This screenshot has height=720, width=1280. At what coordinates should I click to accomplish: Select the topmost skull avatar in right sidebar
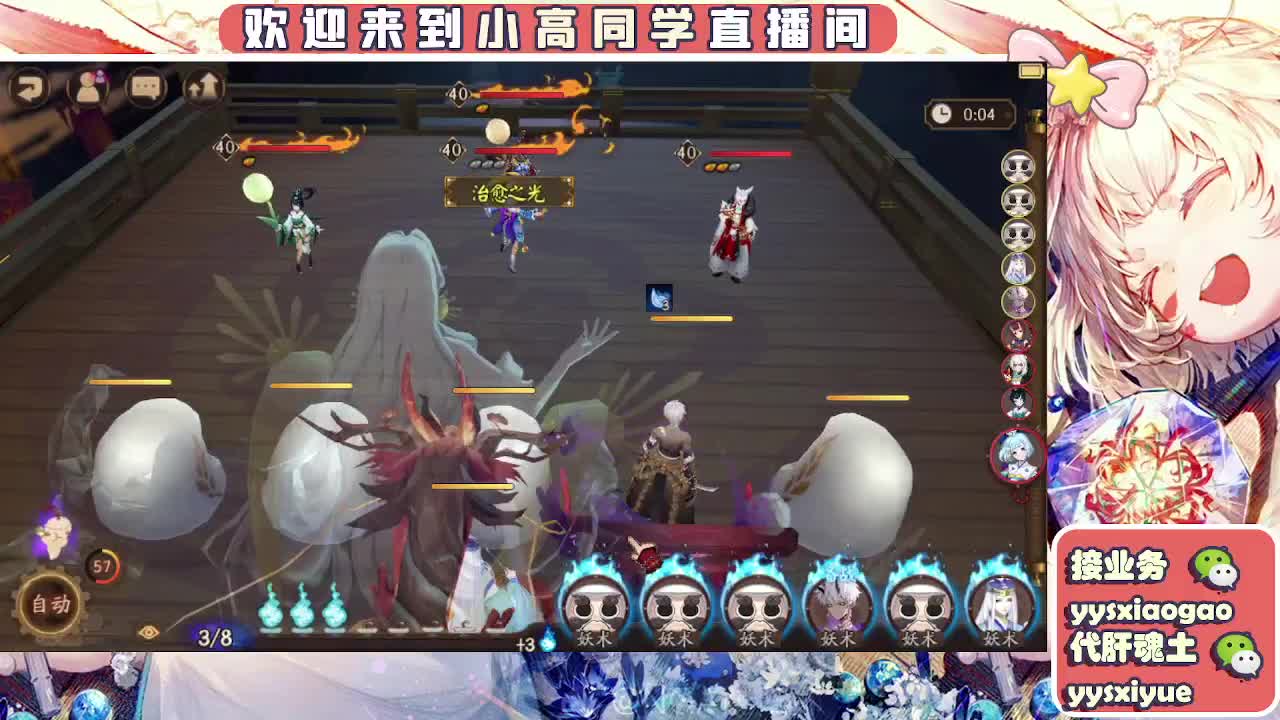tap(1016, 168)
